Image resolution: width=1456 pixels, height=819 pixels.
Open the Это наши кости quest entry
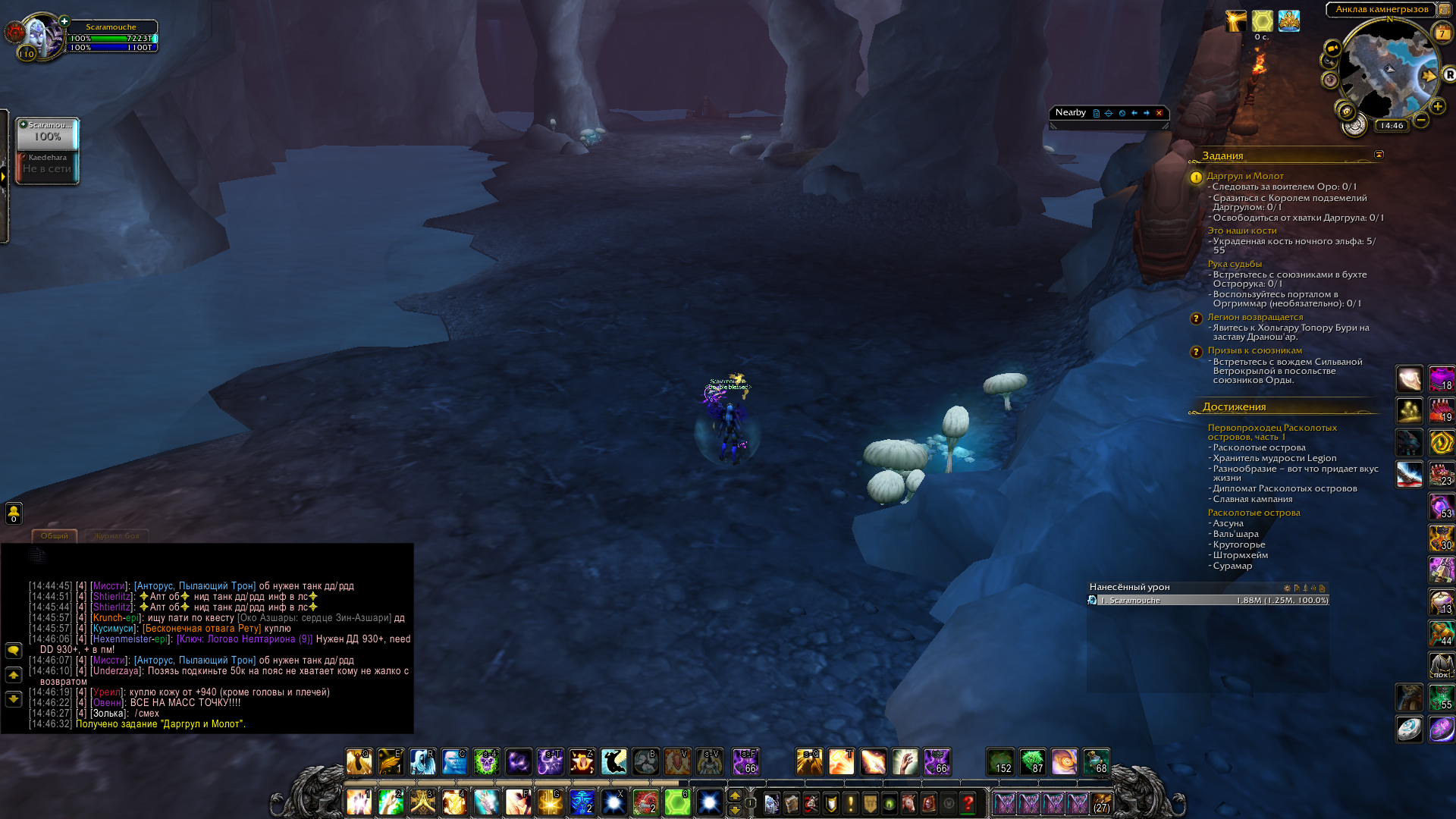1242,231
